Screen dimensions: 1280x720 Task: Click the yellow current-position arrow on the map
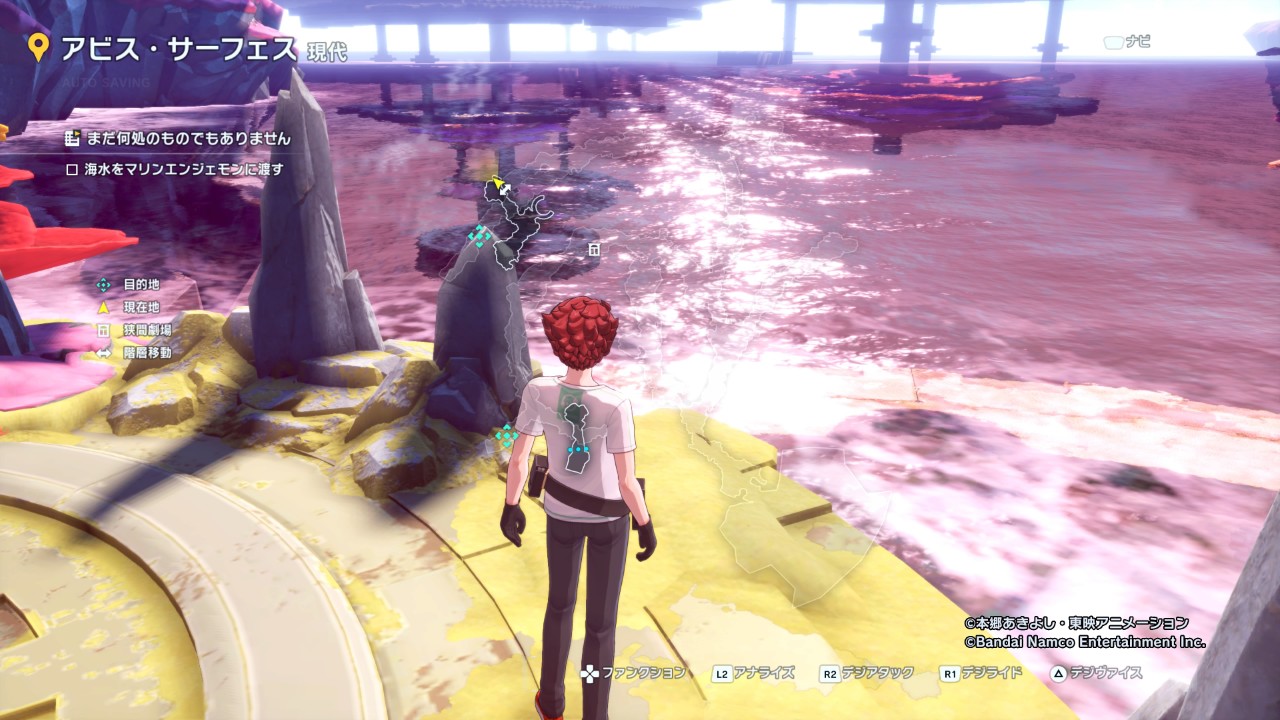tap(494, 185)
